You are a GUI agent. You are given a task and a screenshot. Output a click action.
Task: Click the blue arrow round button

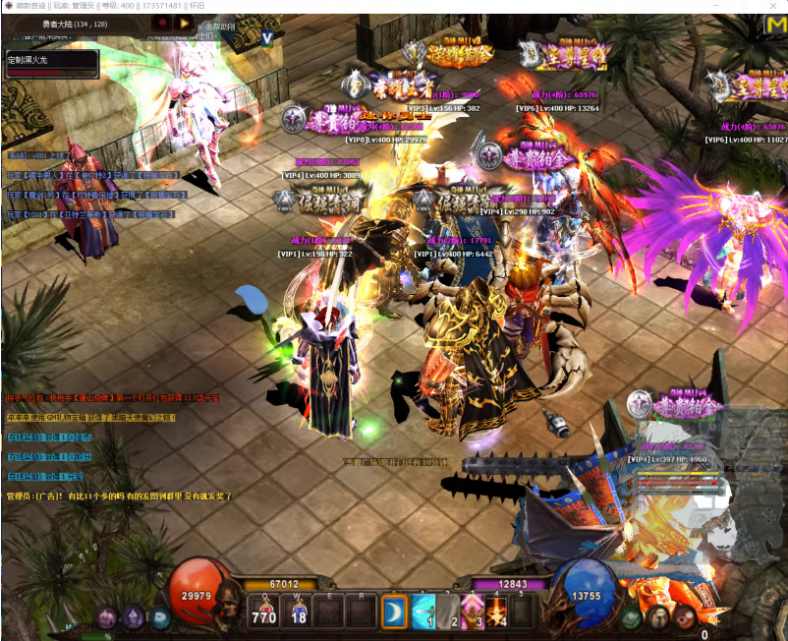[160, 618]
